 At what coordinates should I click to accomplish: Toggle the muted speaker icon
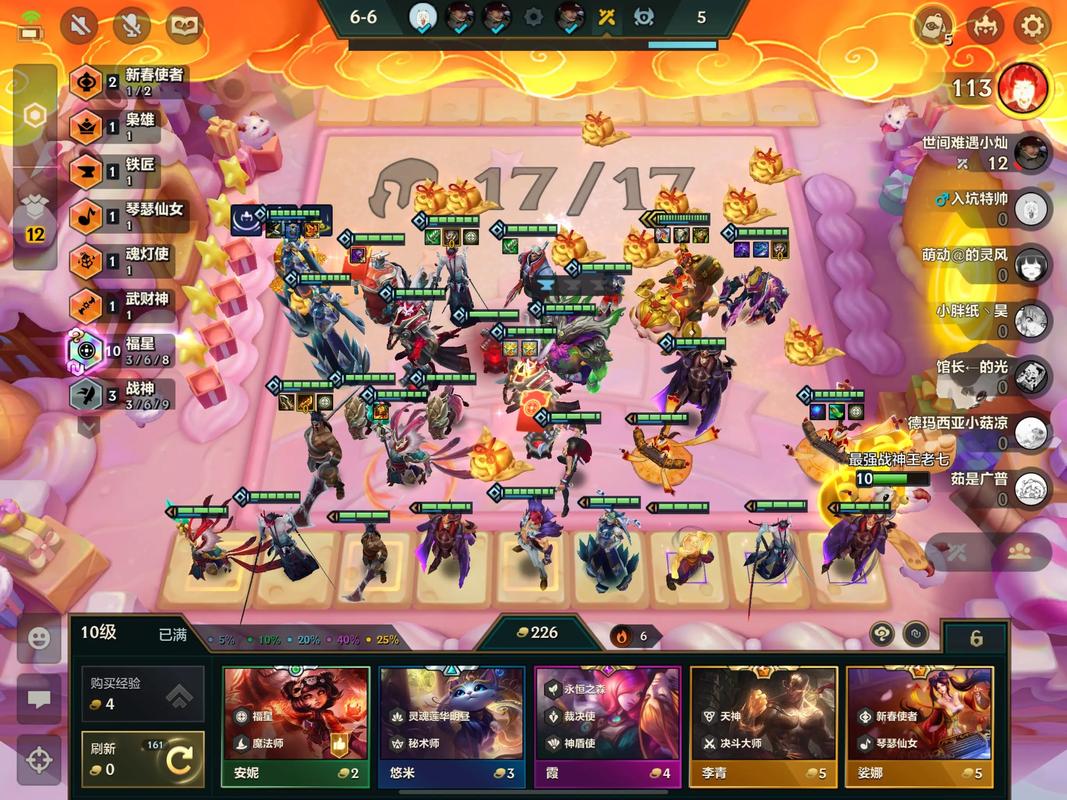pyautogui.click(x=79, y=25)
